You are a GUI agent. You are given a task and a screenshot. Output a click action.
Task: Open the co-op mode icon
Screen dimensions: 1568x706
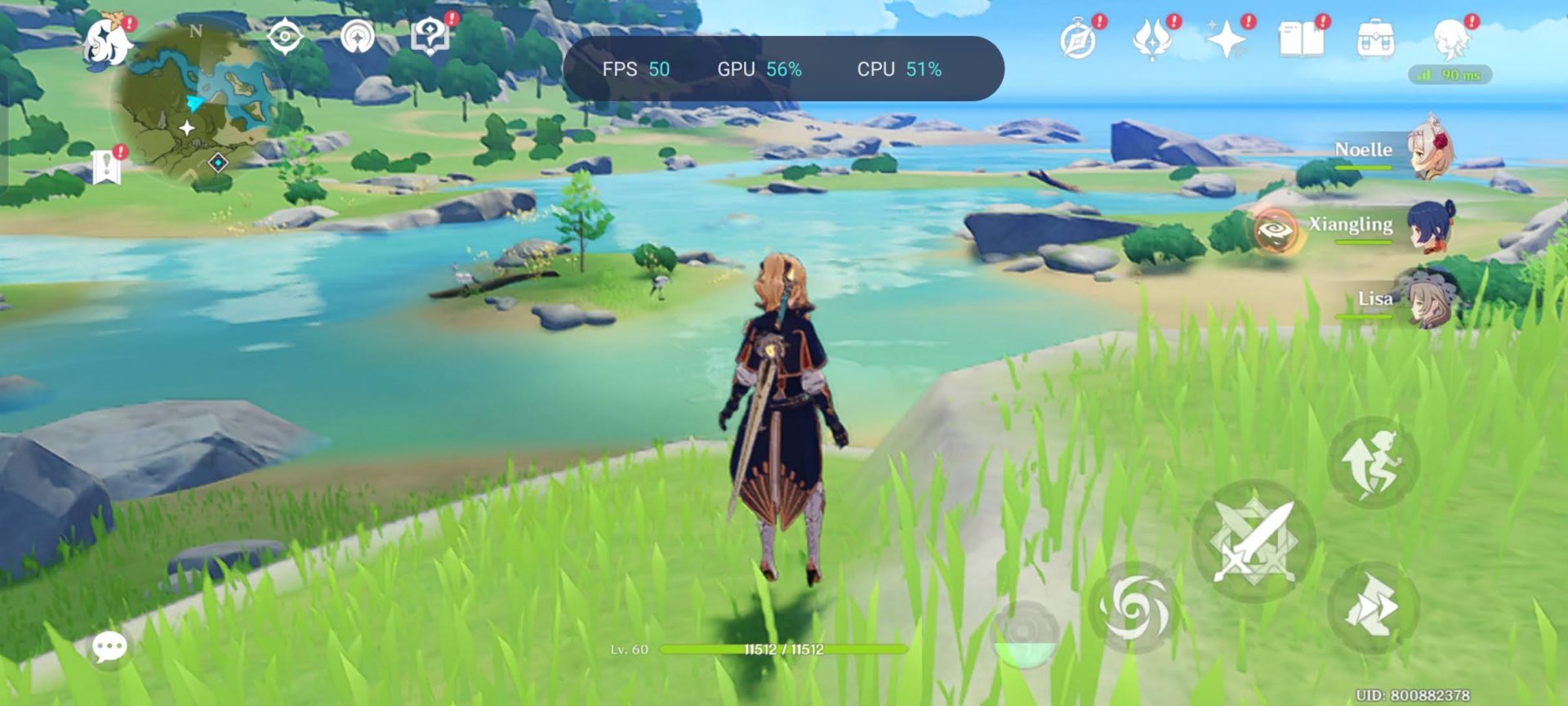pyautogui.click(x=358, y=37)
